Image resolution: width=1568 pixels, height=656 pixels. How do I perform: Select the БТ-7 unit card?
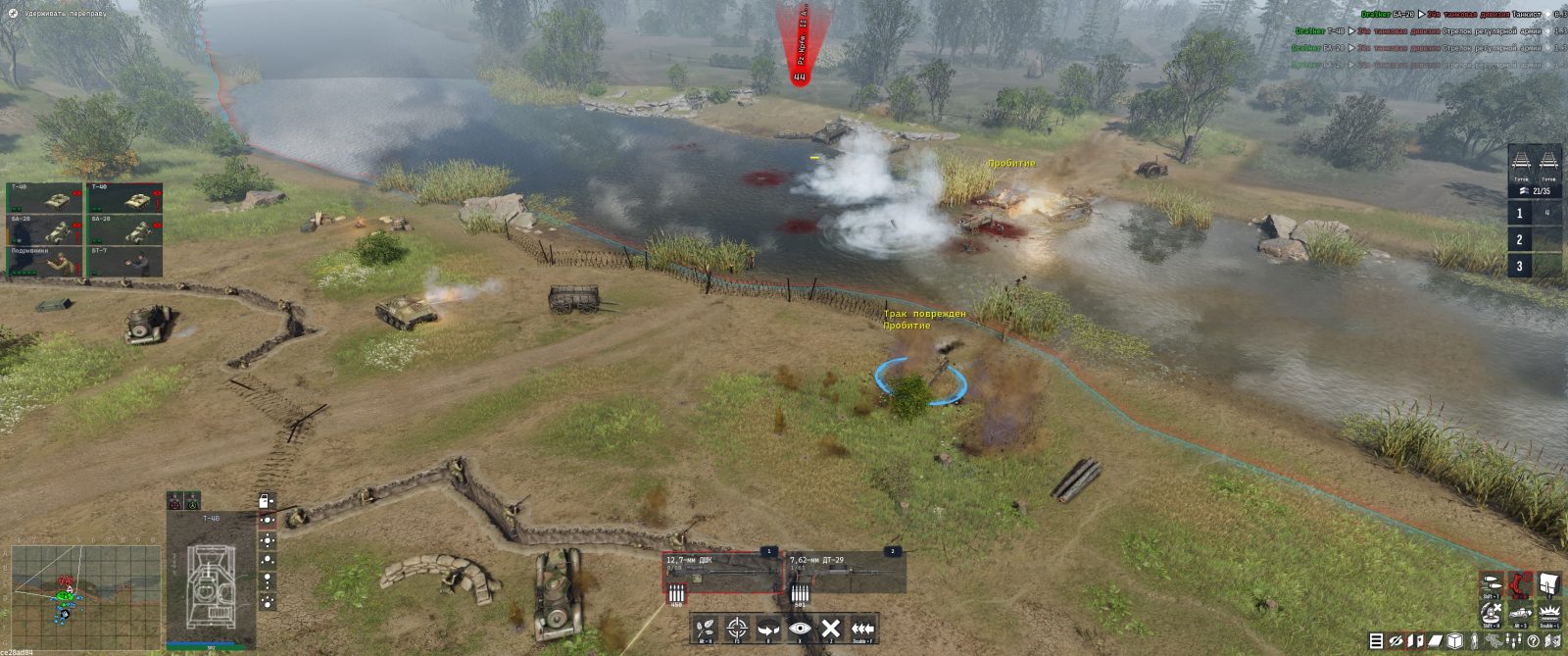click(125, 262)
